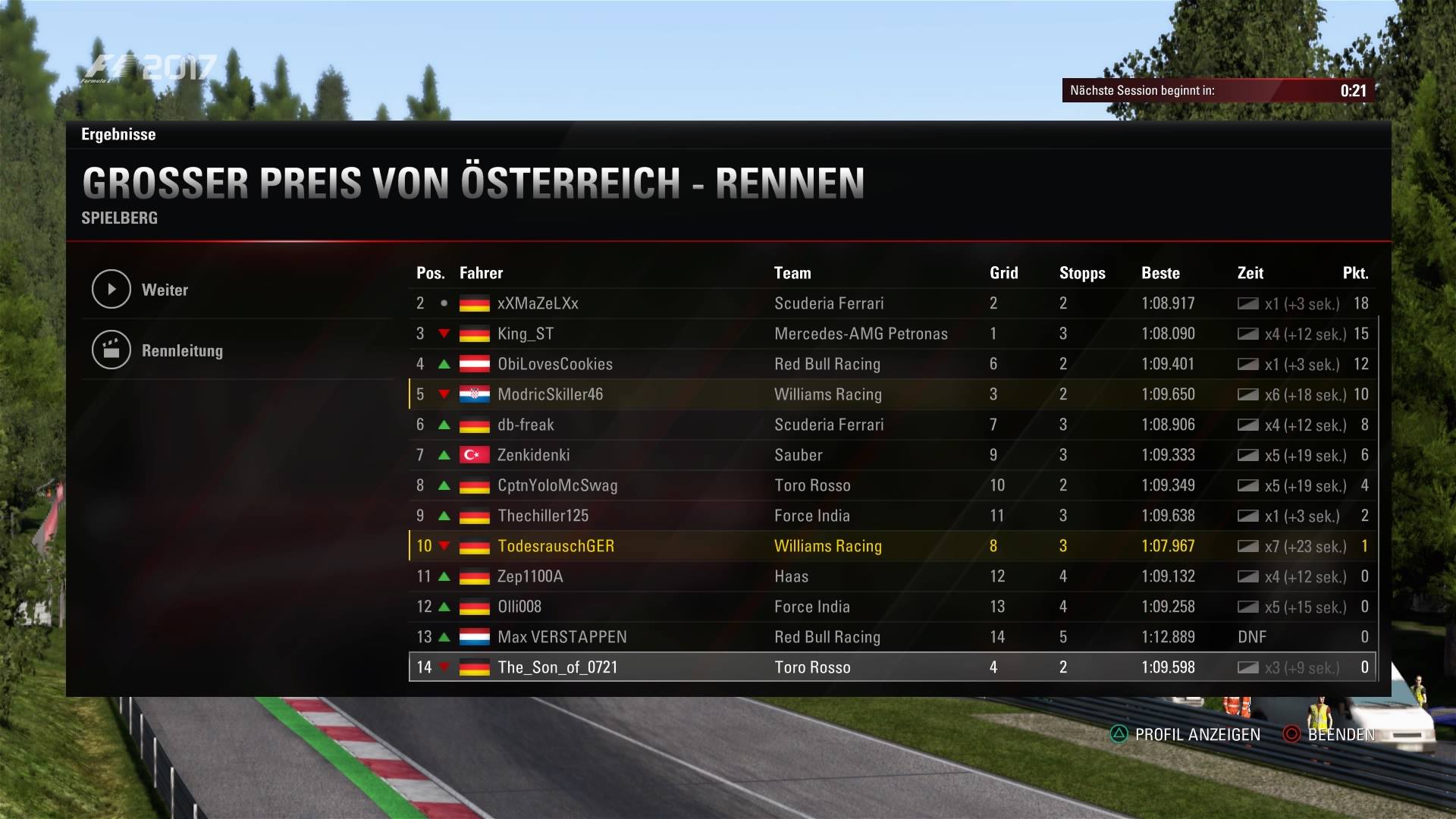The width and height of the screenshot is (1456, 819).
Task: Open the Rennleitung menu entry
Action: click(182, 350)
